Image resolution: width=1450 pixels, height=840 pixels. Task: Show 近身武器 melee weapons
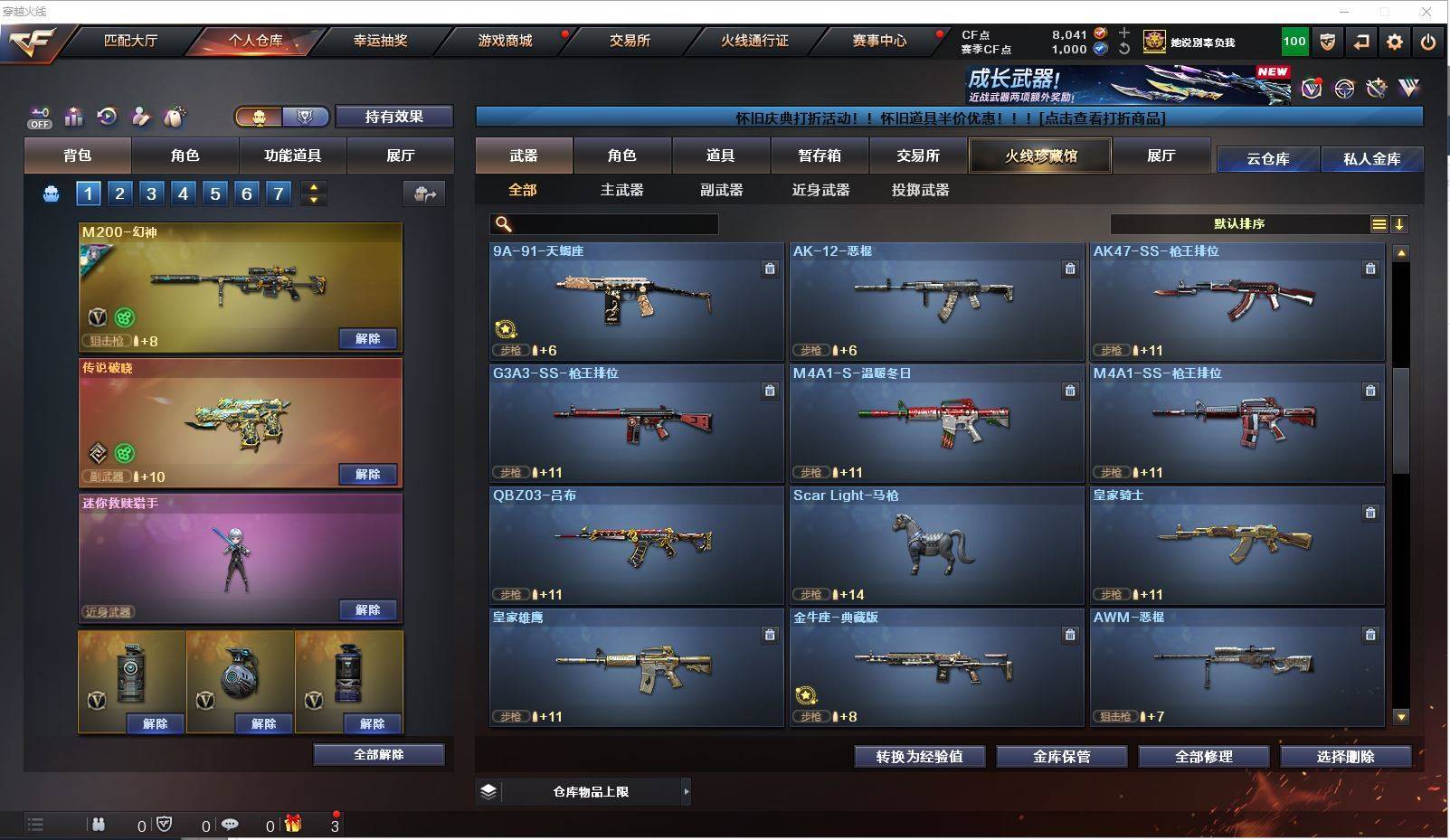pyautogui.click(x=820, y=190)
